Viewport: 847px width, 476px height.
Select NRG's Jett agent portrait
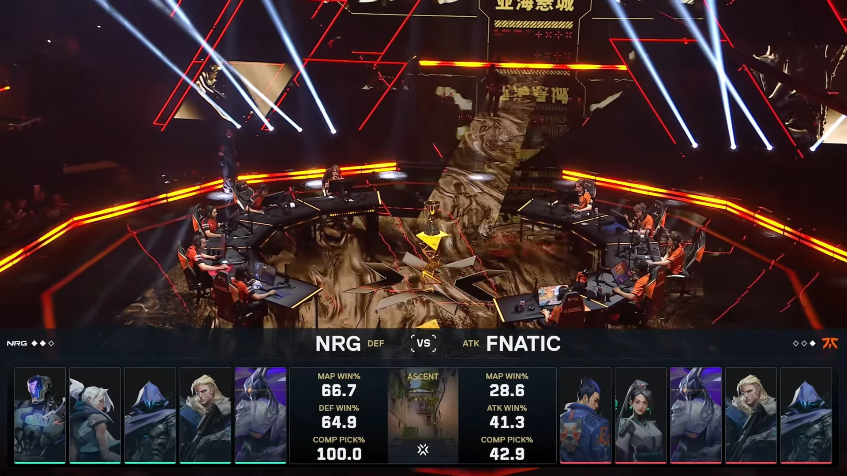95,415
